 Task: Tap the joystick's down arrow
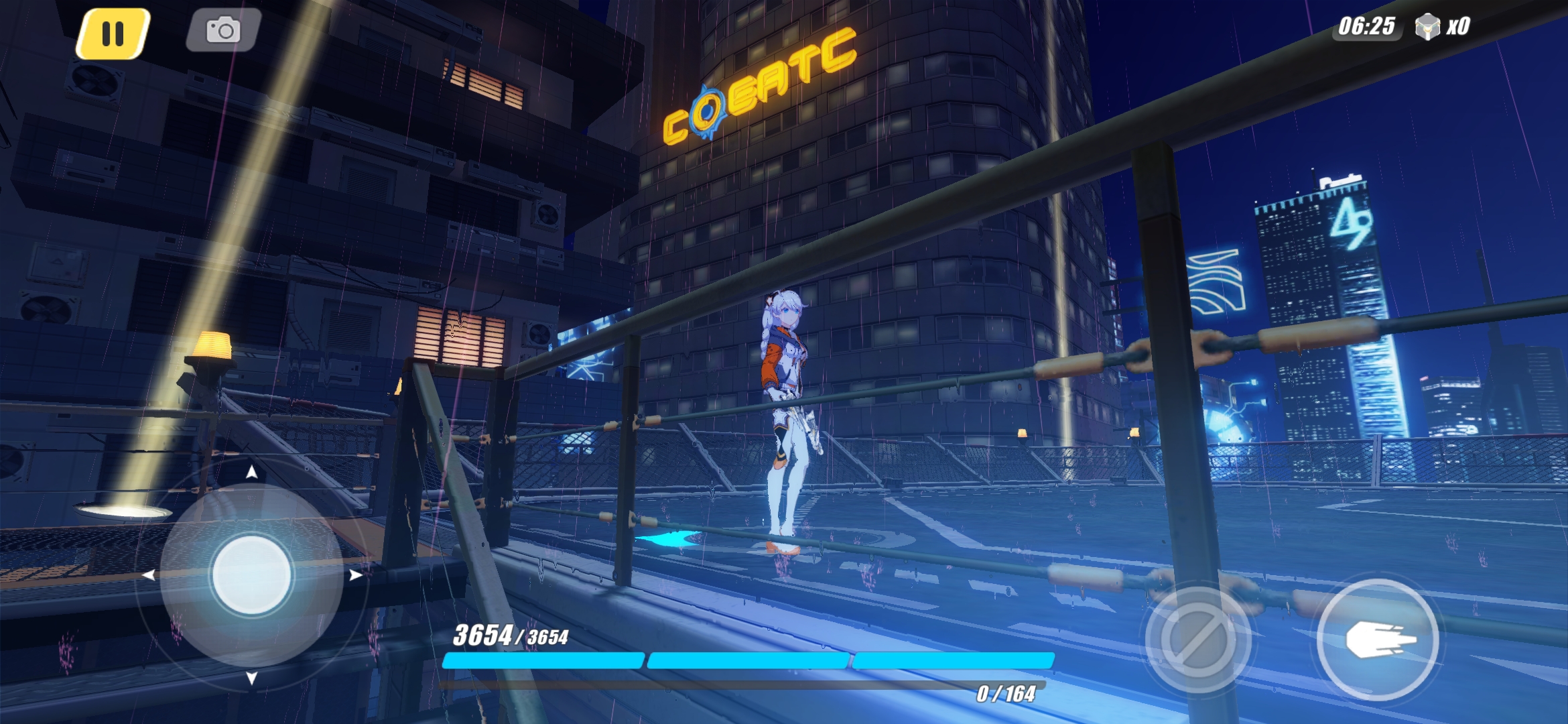point(251,678)
